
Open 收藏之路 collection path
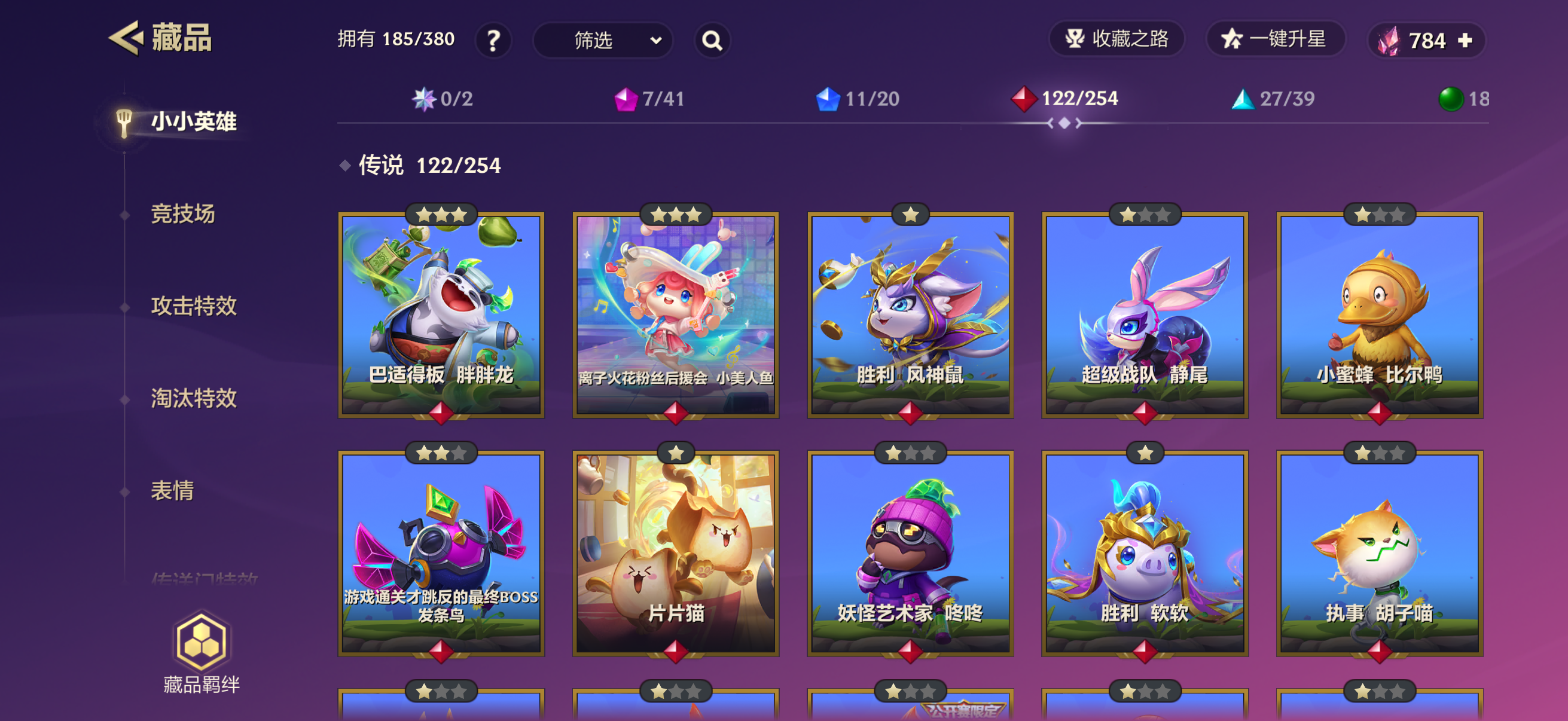point(1116,39)
